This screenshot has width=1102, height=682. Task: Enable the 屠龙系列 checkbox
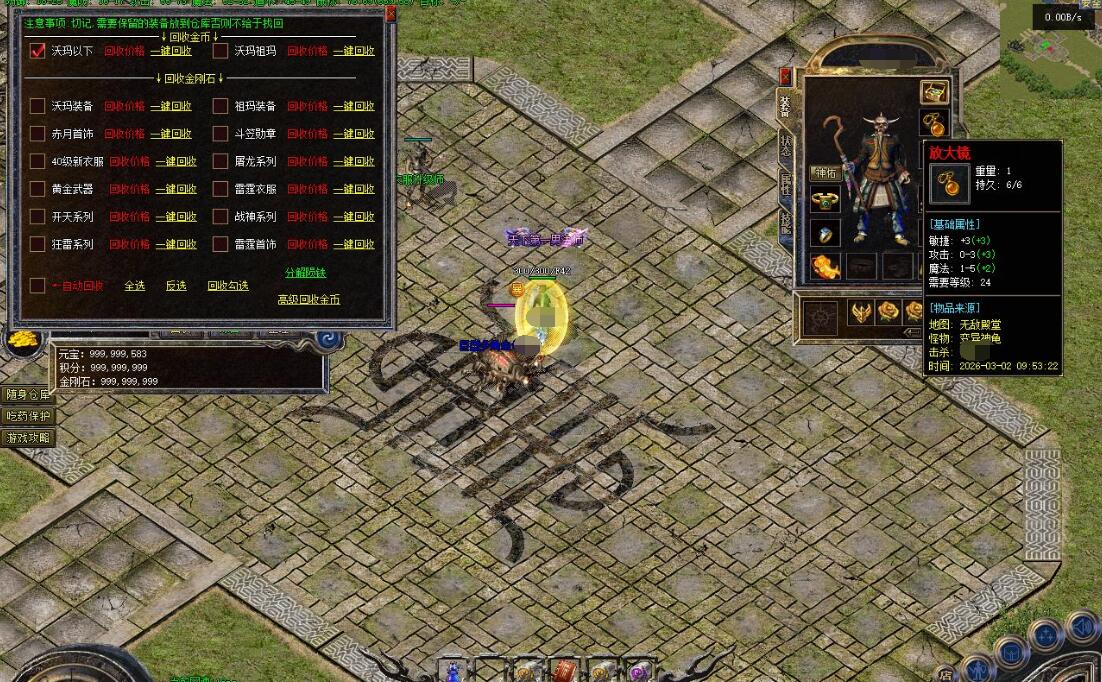(221, 161)
